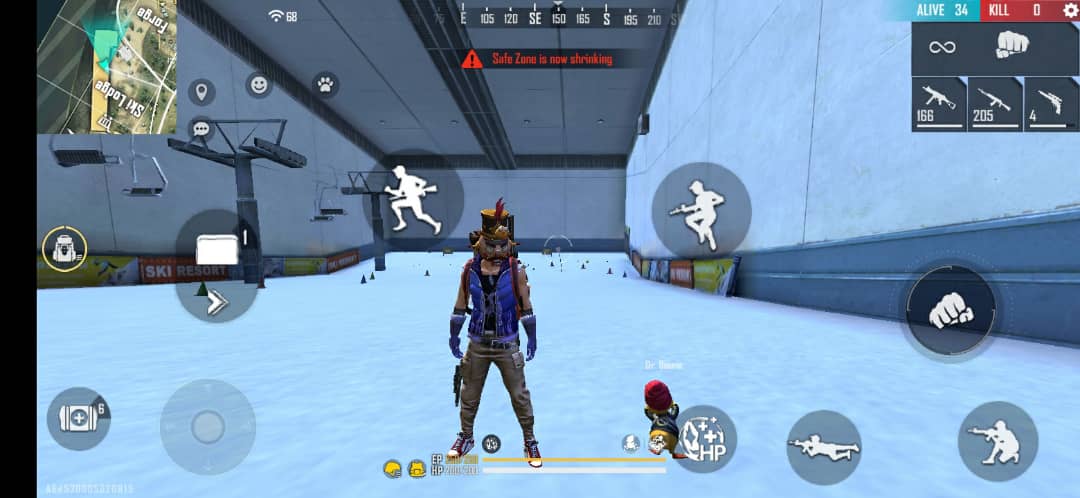Viewport: 1080px width, 498px height.
Task: Open the quick chat bubble
Action: (201, 129)
